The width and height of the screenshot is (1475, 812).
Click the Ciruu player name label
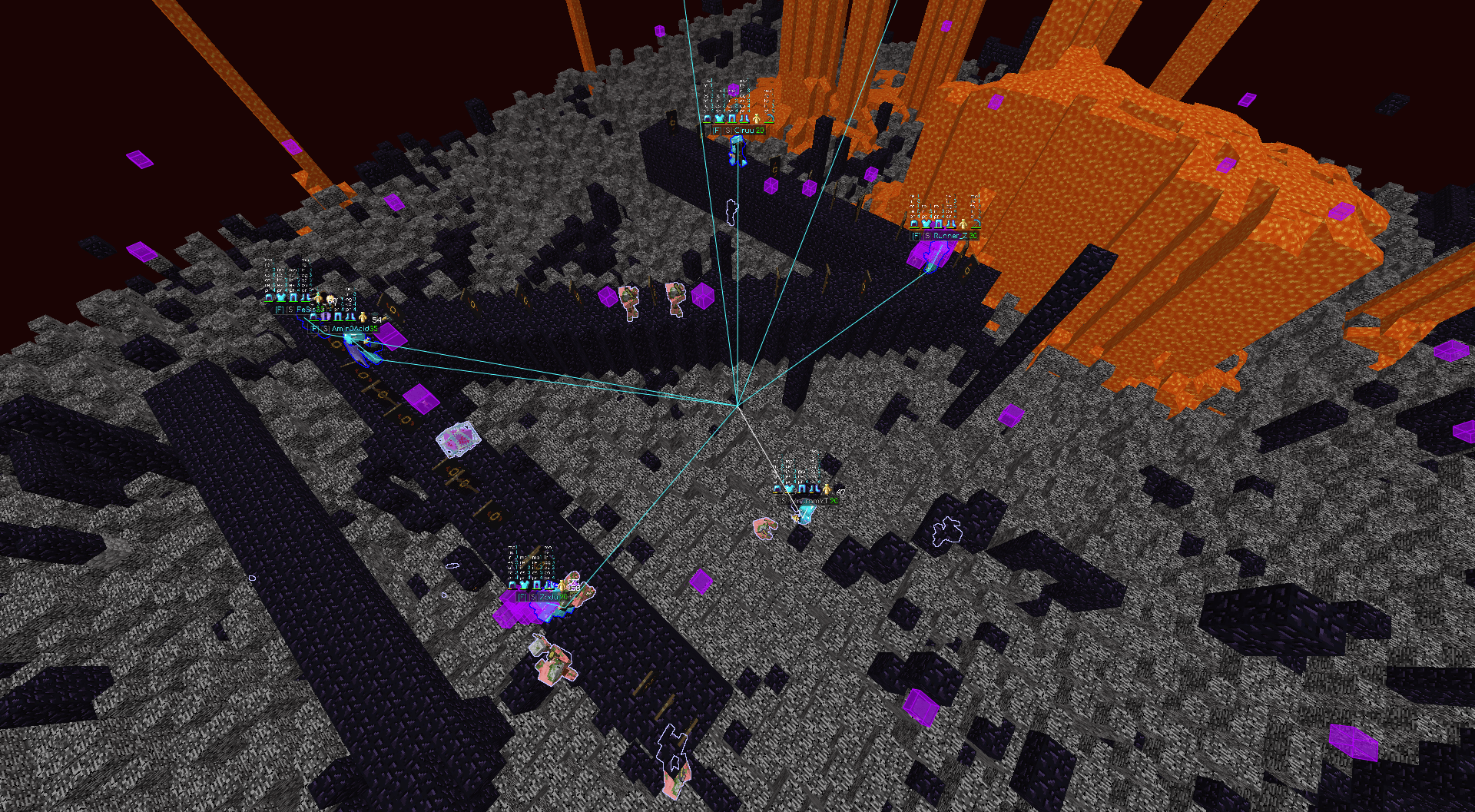tap(744, 130)
